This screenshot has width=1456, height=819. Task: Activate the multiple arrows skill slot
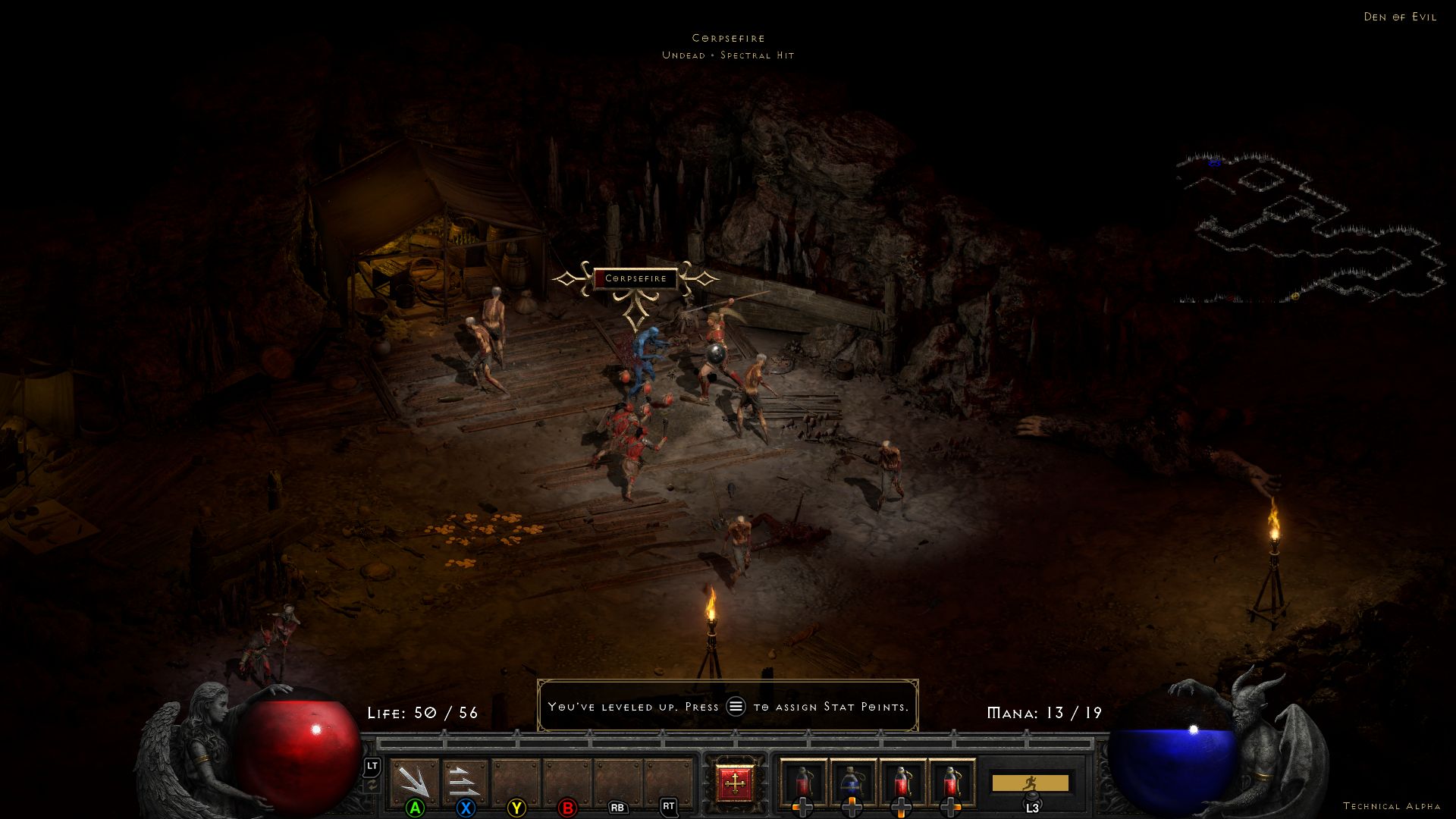[464, 782]
